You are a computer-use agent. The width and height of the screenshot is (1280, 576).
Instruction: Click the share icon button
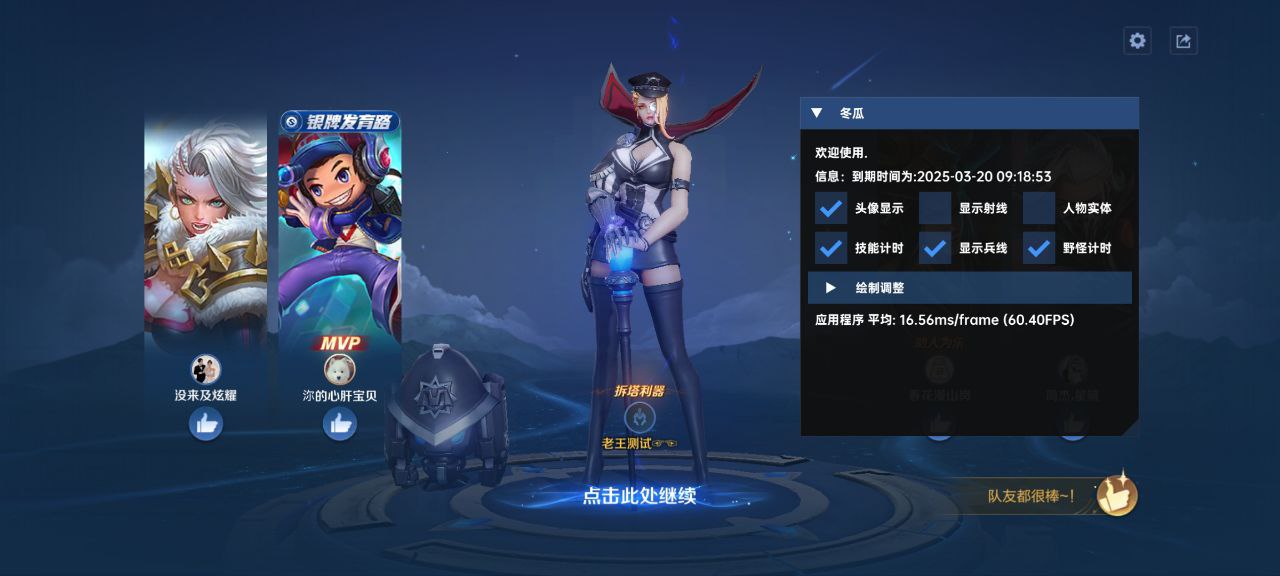click(1184, 41)
